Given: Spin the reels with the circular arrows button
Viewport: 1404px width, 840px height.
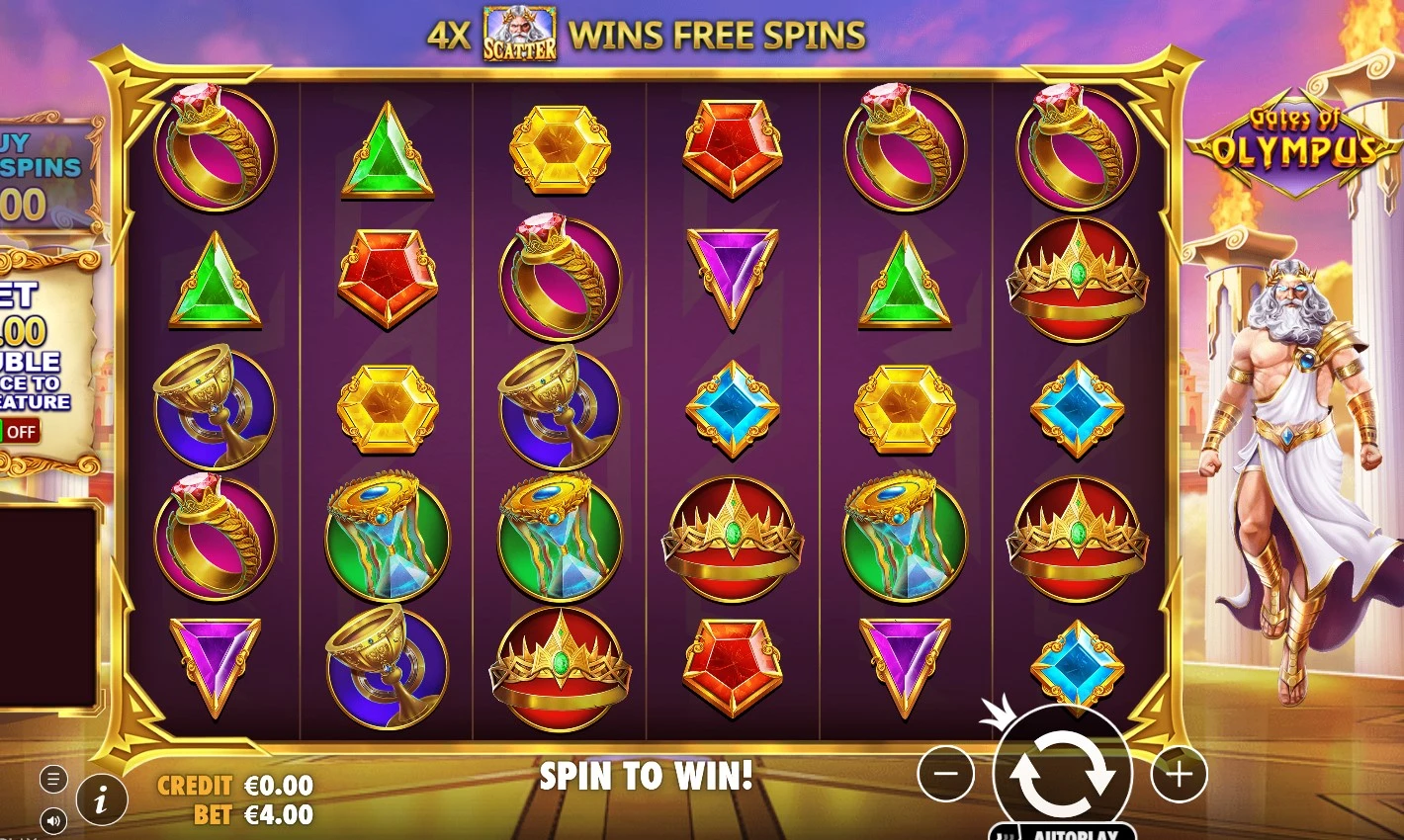Looking at the screenshot, I should 1062,773.
